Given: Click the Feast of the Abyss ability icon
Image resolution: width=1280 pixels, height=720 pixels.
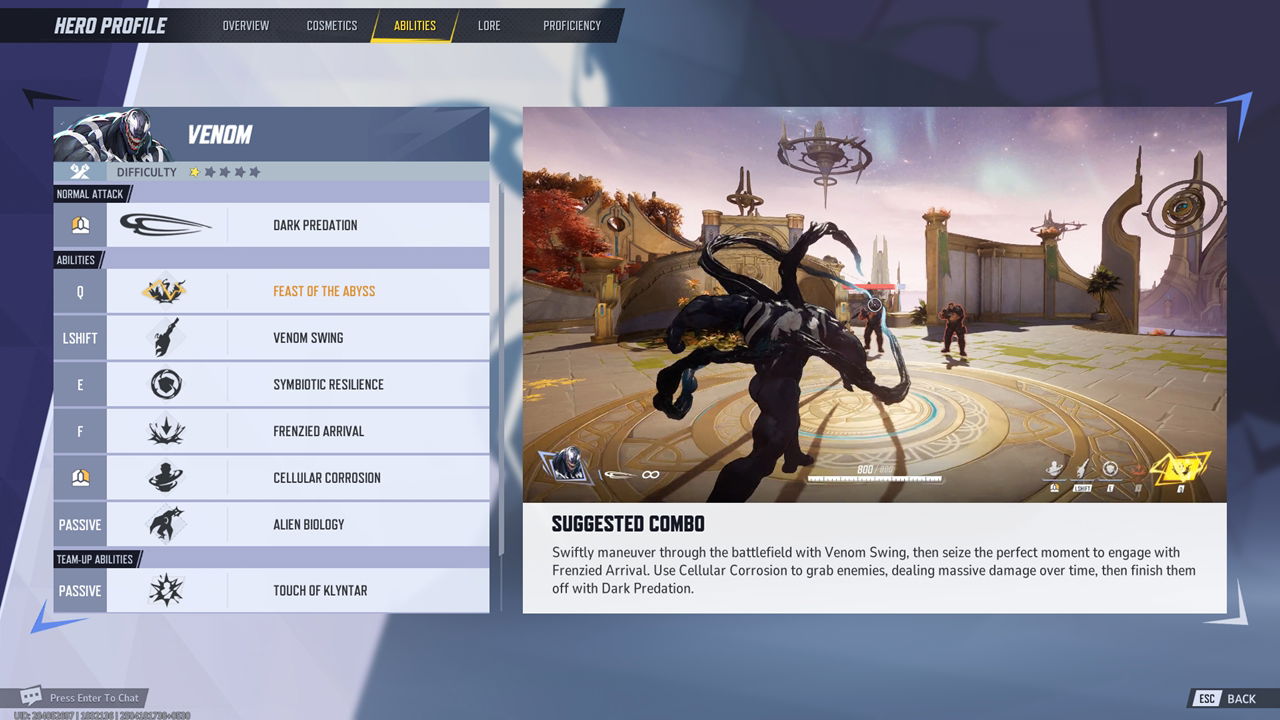Looking at the screenshot, I should point(167,290).
